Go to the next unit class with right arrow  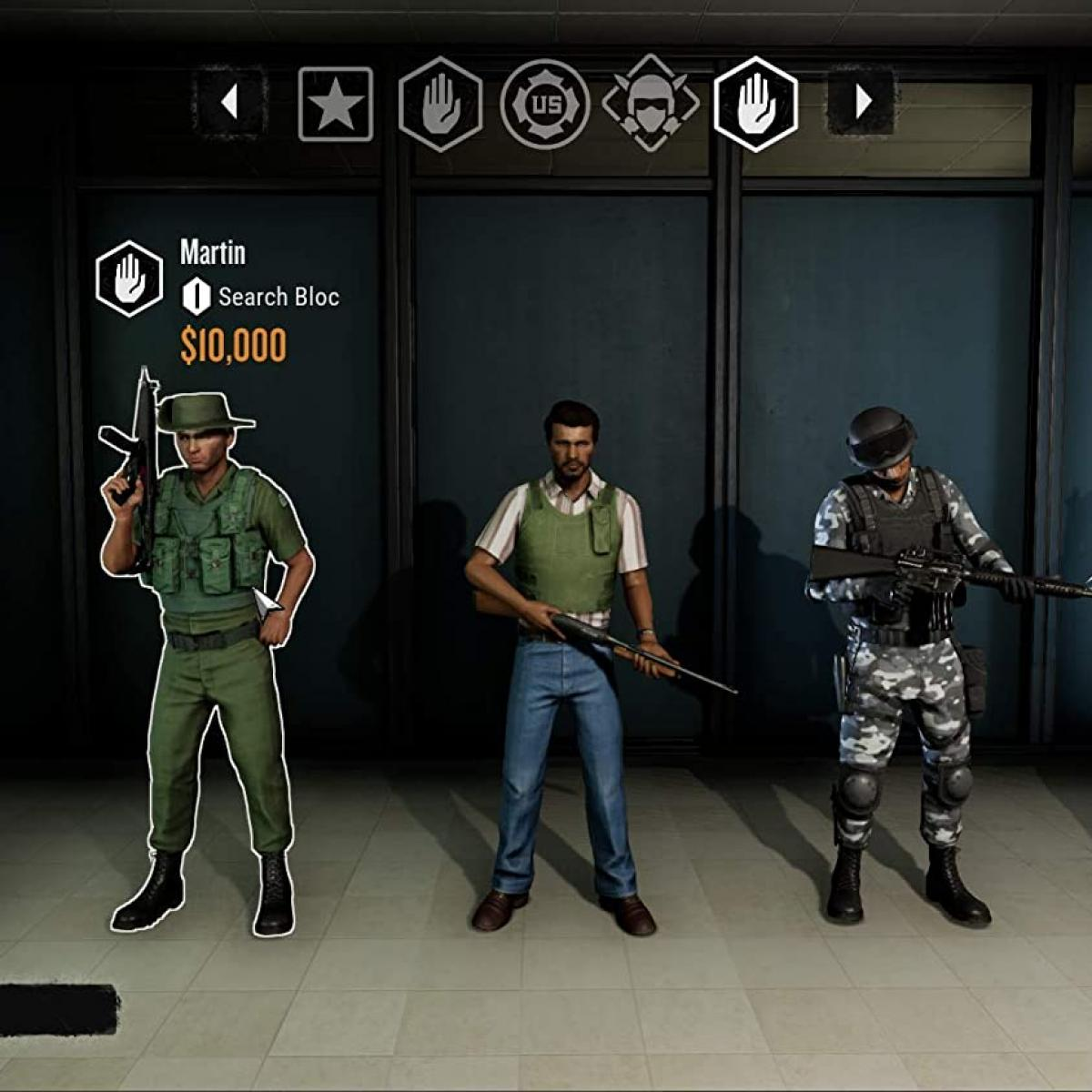click(863, 103)
